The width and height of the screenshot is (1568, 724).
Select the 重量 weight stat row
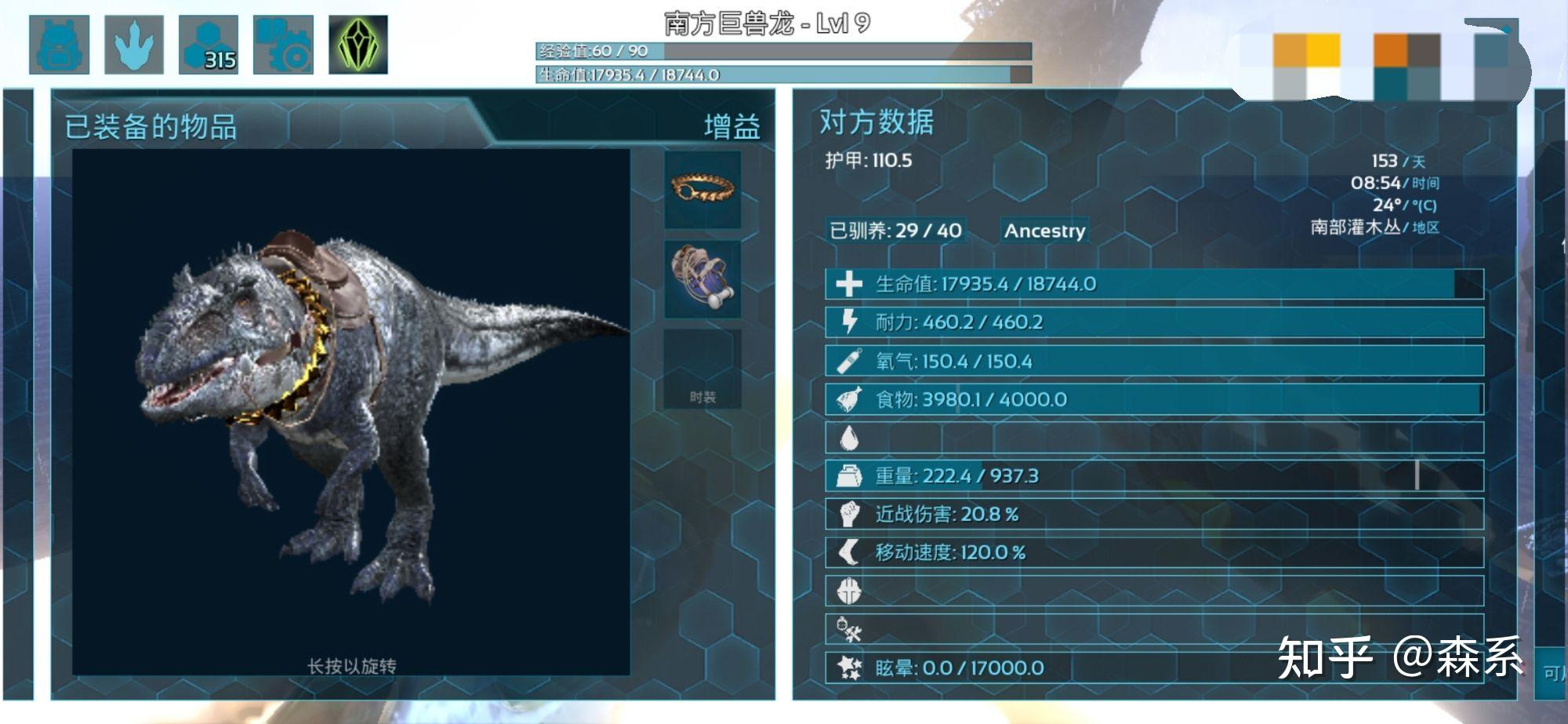pos(1154,476)
